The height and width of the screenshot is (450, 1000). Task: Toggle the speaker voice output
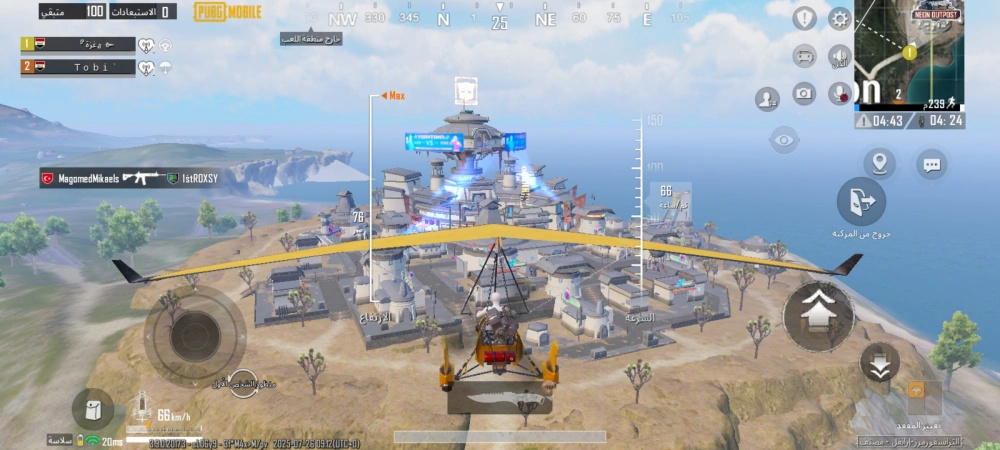coord(839,56)
